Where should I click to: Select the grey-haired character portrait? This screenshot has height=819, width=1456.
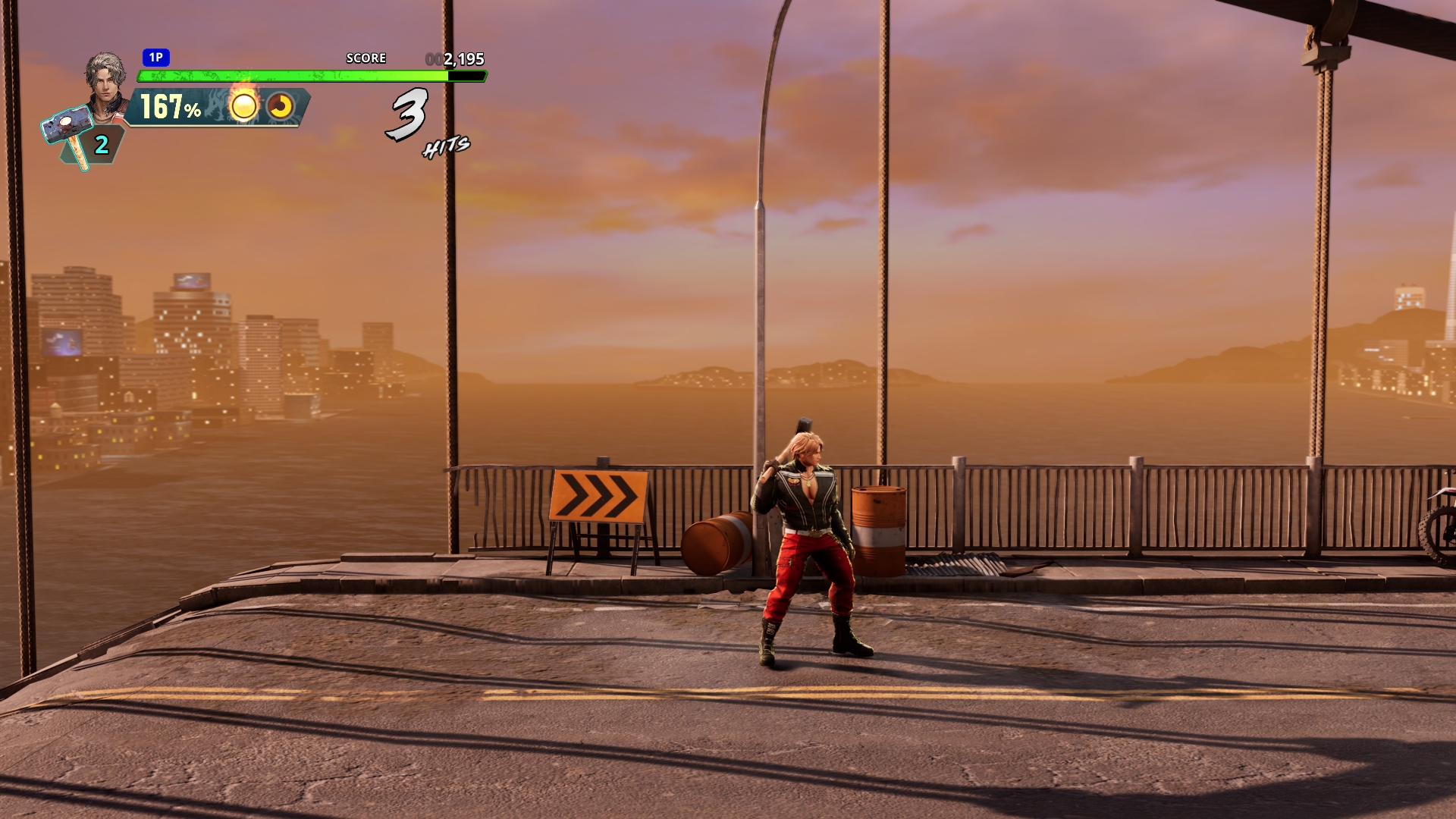point(105,78)
